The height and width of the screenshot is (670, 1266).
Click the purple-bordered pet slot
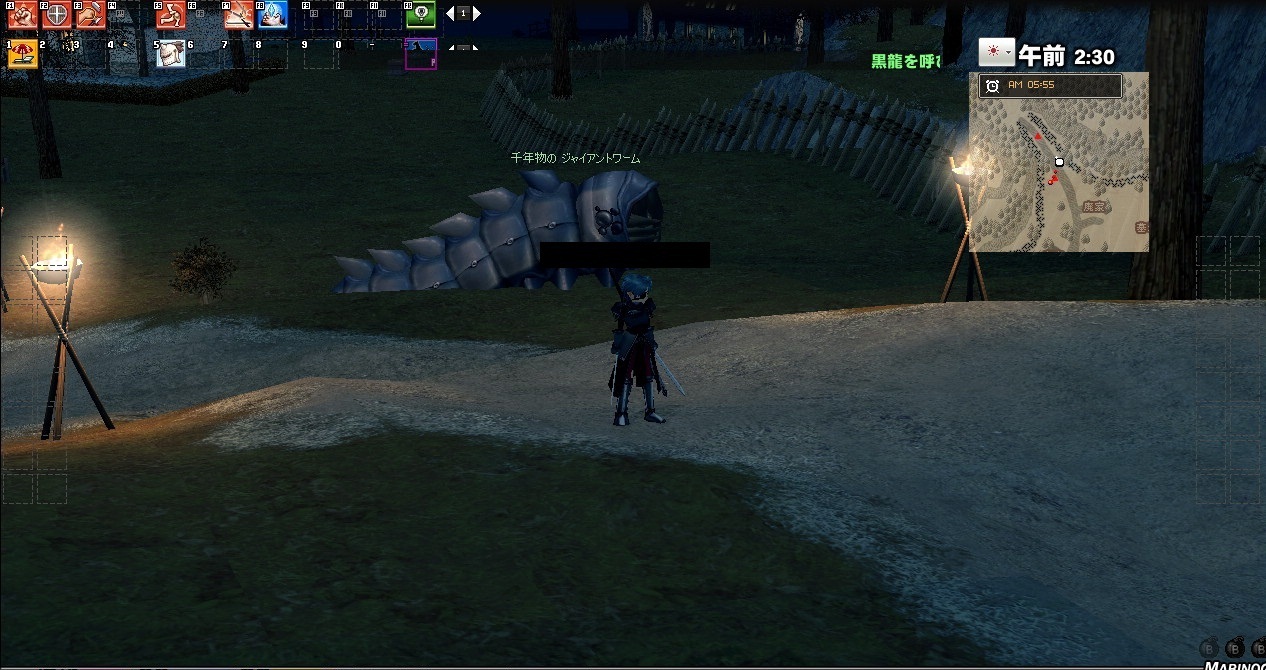(x=420, y=54)
